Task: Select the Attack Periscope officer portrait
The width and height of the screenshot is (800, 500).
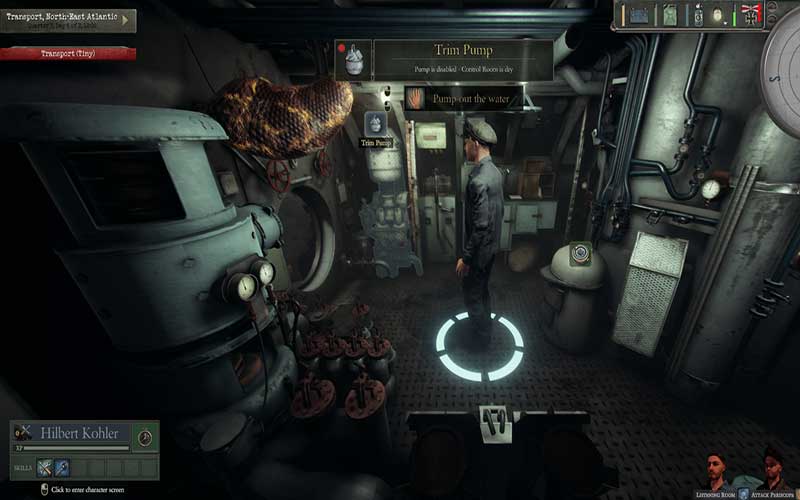Action: pos(771,473)
